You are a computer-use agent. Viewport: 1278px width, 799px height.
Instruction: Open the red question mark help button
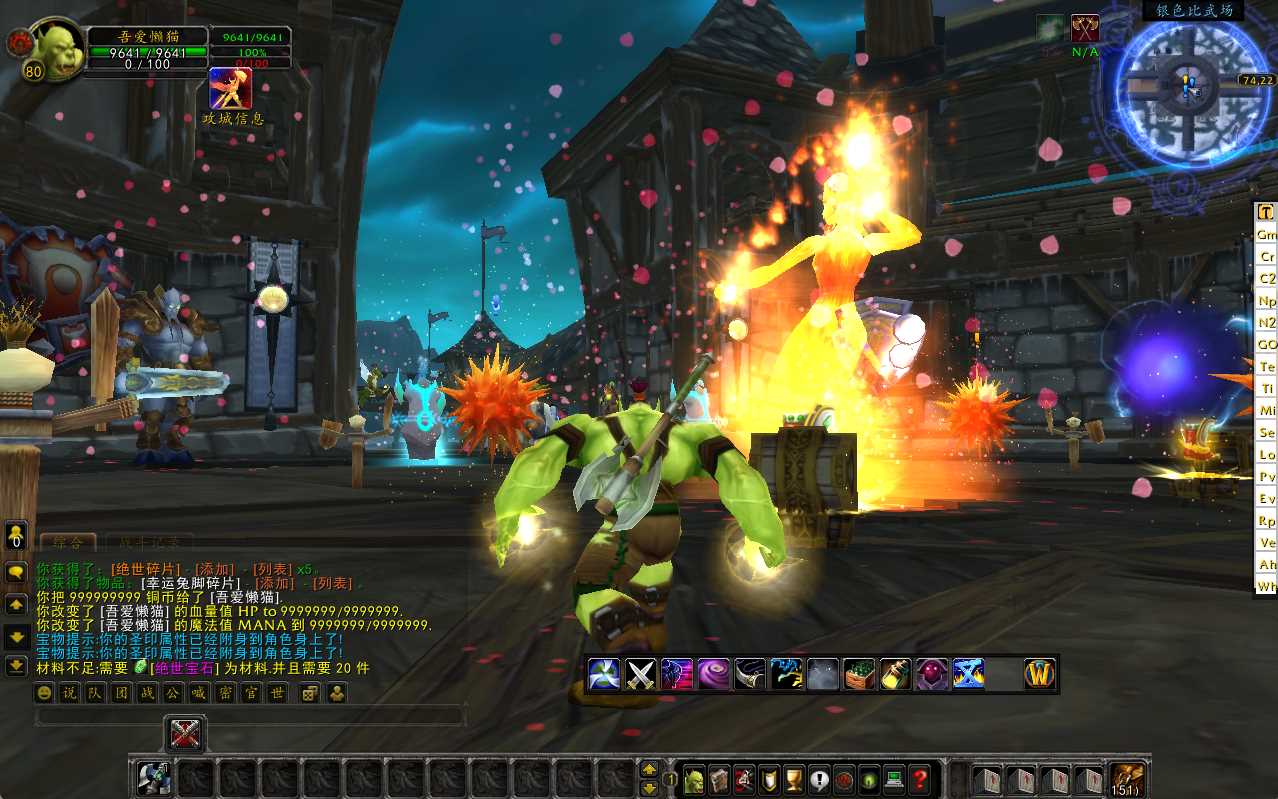920,779
